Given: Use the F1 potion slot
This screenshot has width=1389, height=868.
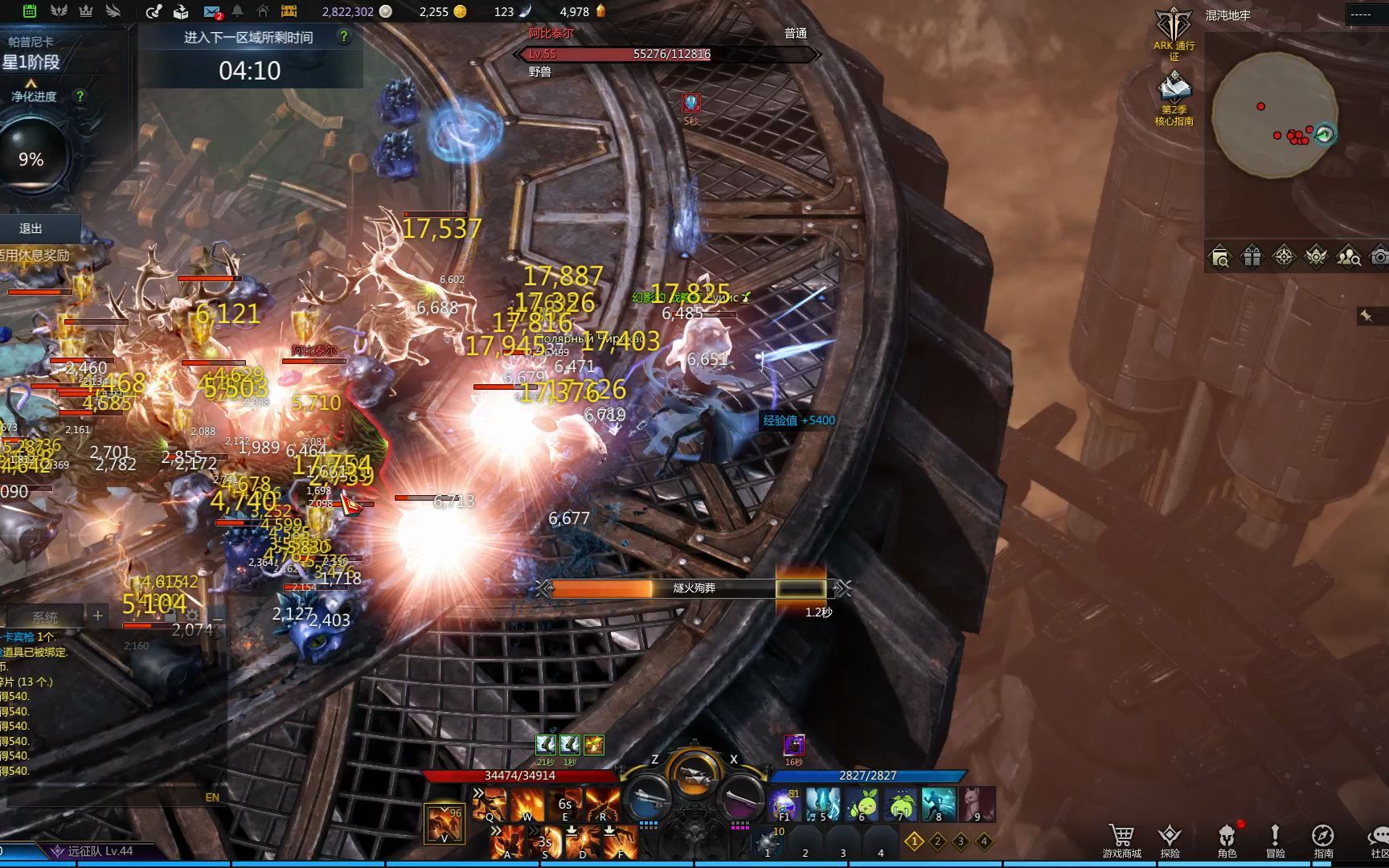Looking at the screenshot, I should tap(784, 805).
